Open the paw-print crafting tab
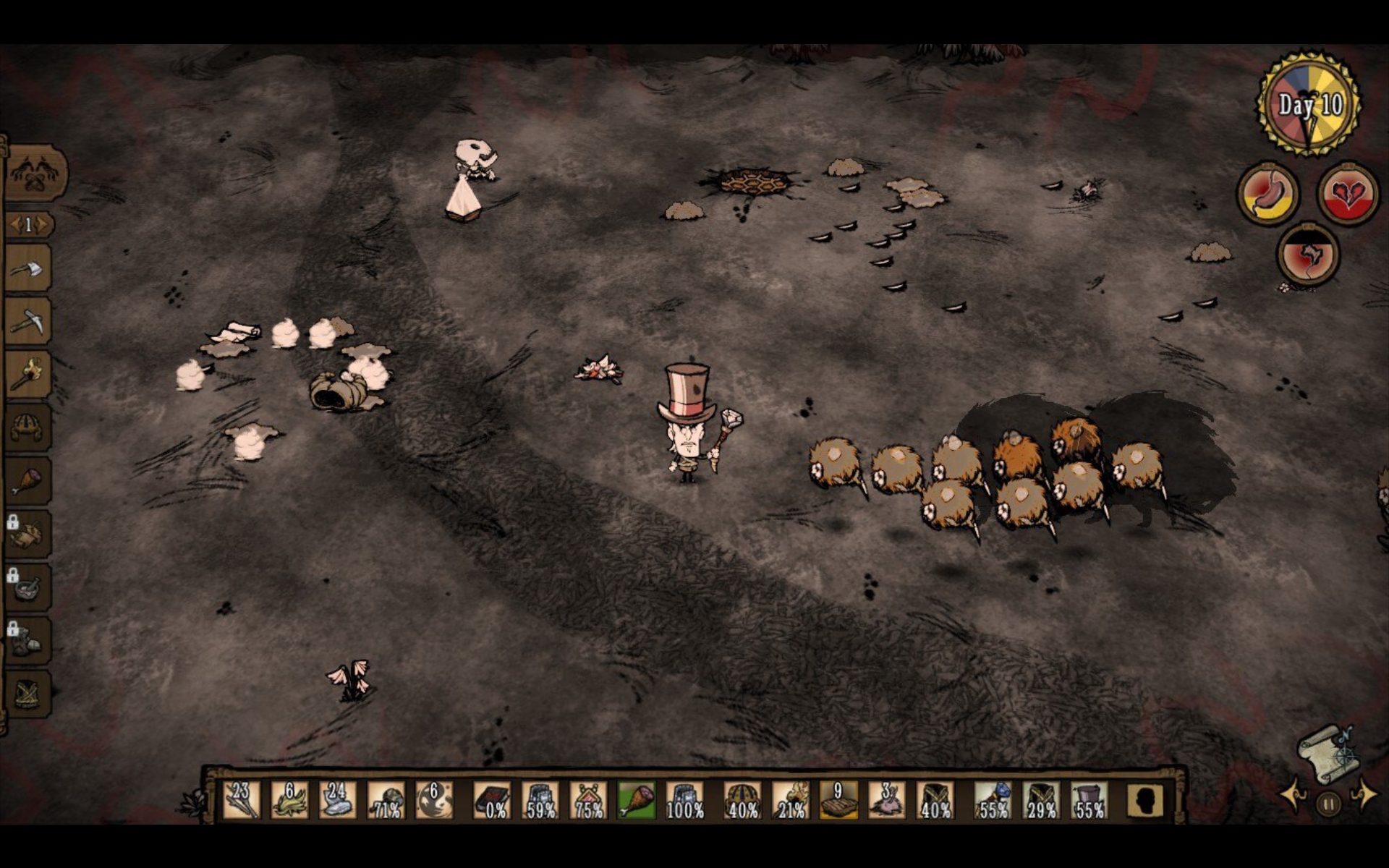The height and width of the screenshot is (868, 1389). 35,174
